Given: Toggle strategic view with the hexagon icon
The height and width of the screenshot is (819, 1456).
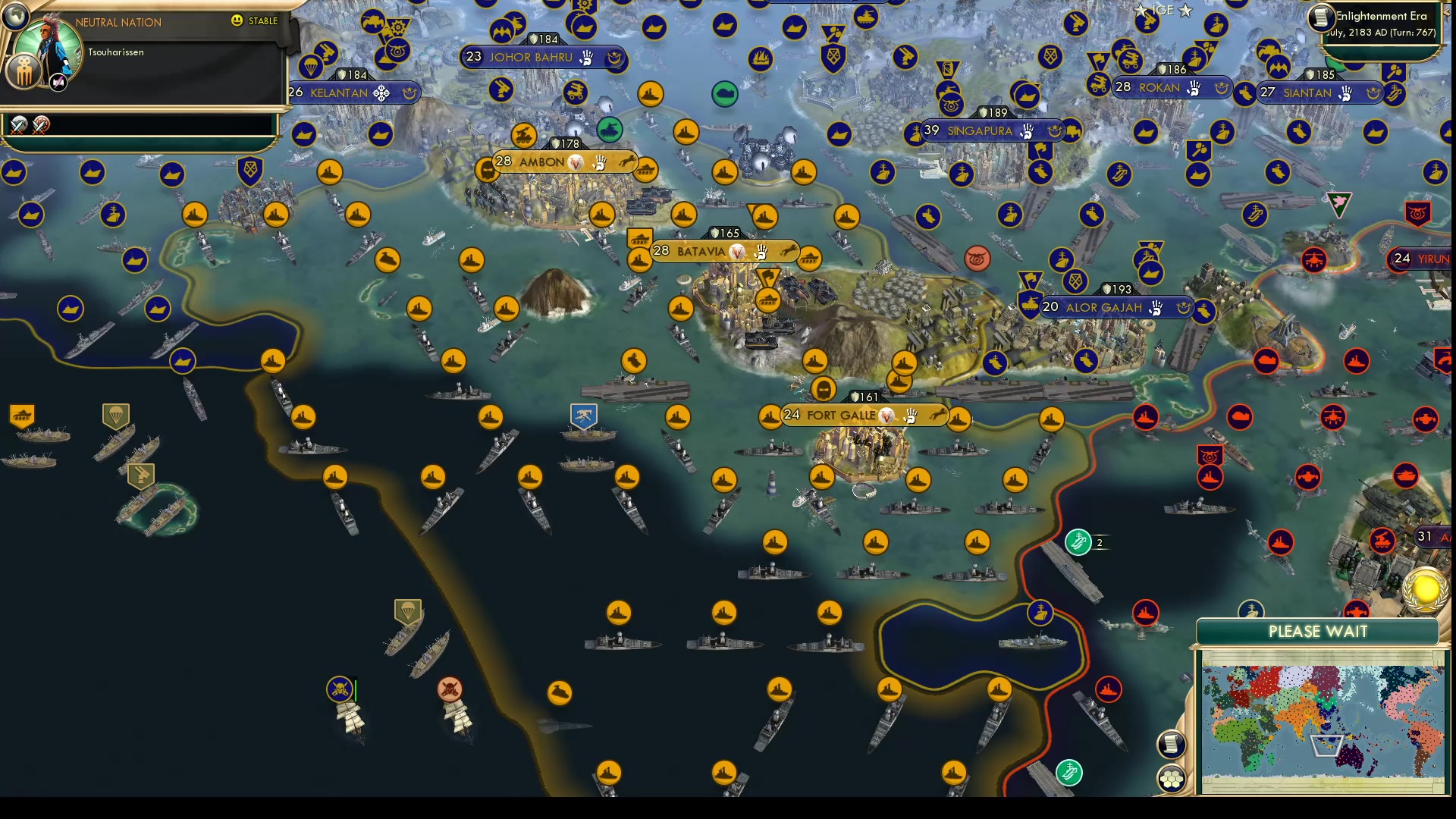Looking at the screenshot, I should [x=1172, y=777].
